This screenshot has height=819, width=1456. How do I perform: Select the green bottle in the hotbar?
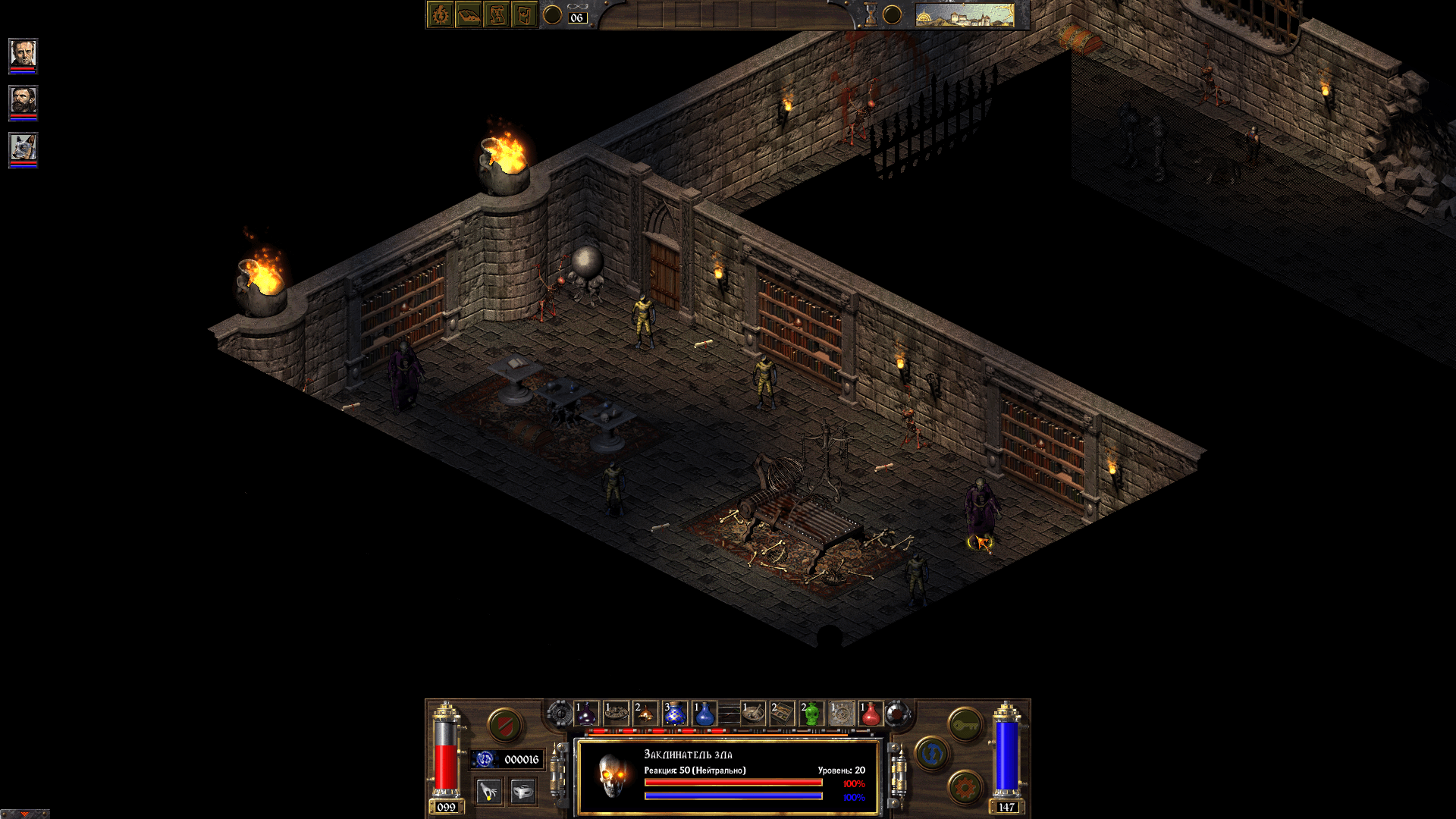pos(810,714)
